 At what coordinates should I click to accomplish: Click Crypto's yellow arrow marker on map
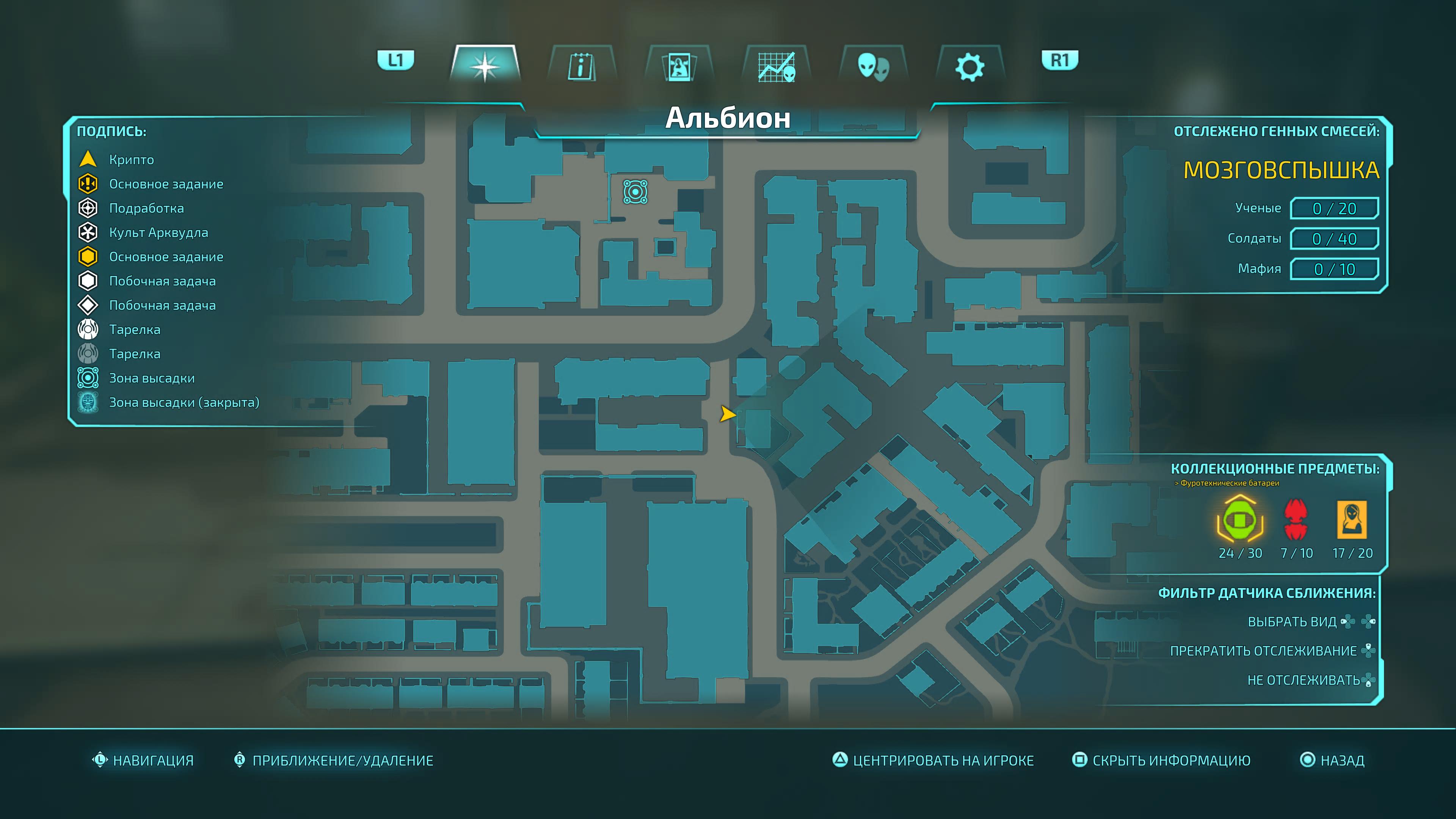pos(727,414)
